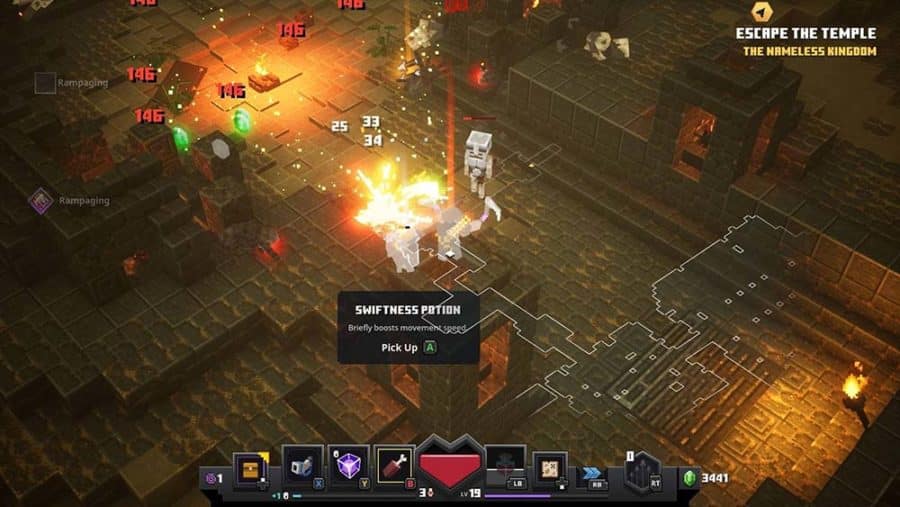Click the Escape the Temple objective tracker

coord(805,33)
